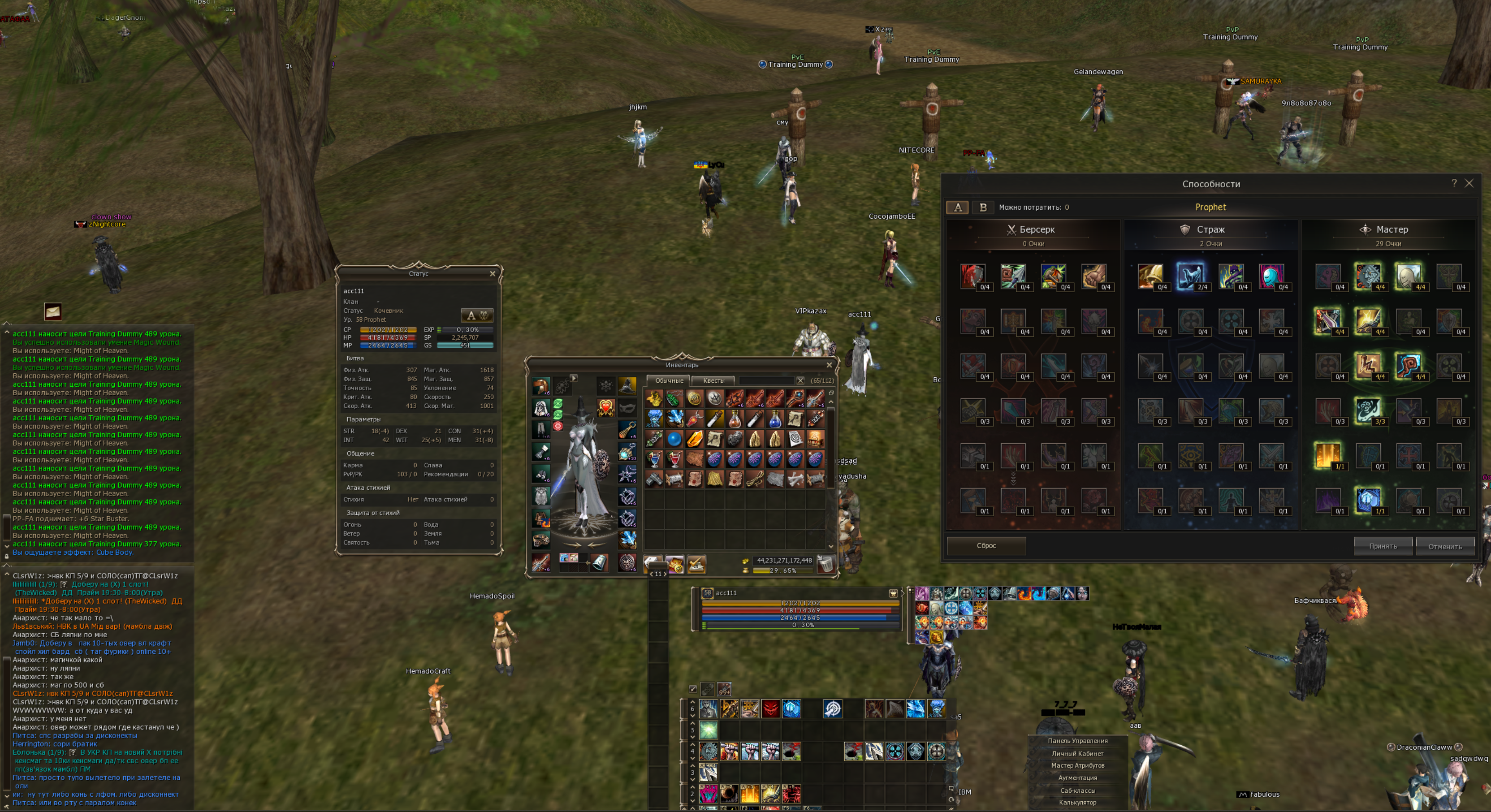Close the Инвентарь window
Image resolution: width=1491 pixels, height=812 pixels.
(829, 365)
